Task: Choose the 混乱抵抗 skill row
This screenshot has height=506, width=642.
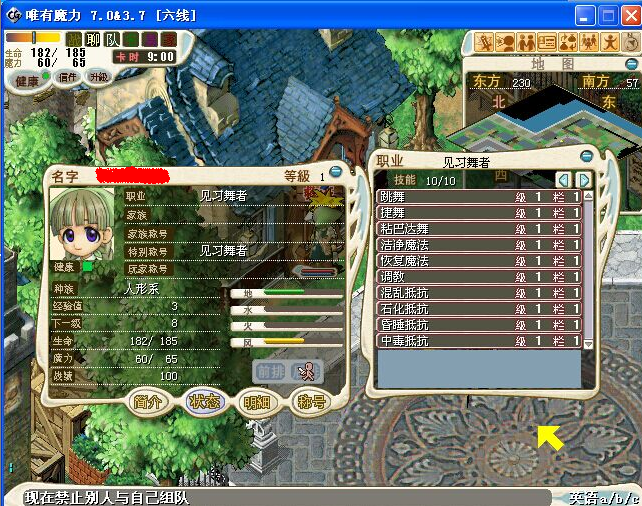Action: point(478,293)
